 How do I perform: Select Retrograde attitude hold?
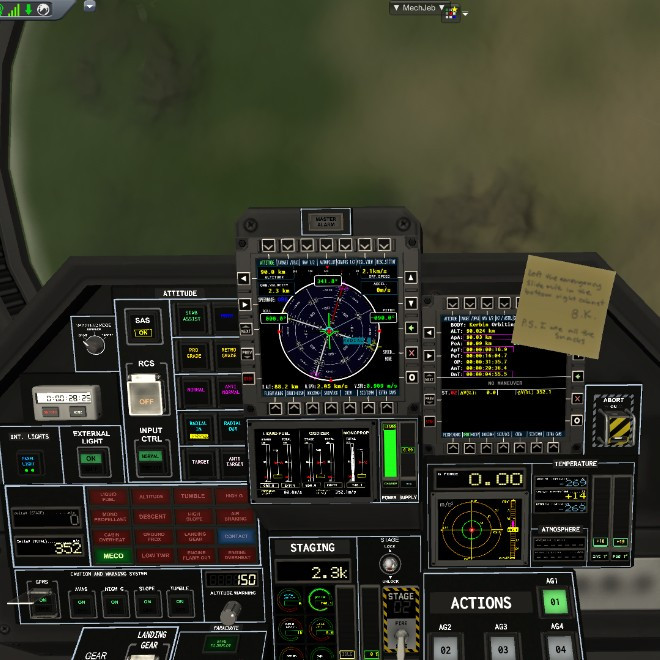pyautogui.click(x=228, y=355)
